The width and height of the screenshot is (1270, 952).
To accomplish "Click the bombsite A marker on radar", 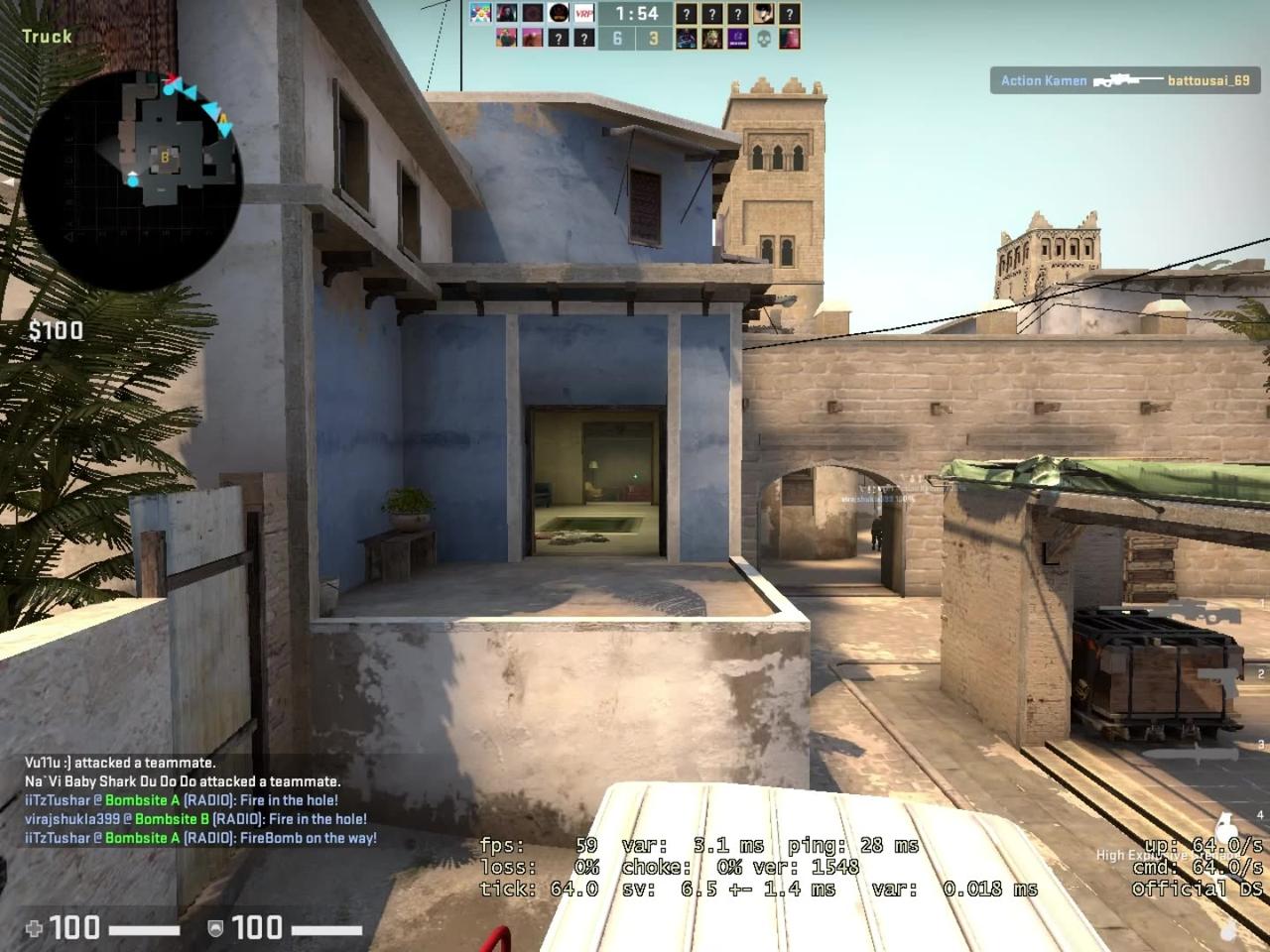I will point(225,117).
